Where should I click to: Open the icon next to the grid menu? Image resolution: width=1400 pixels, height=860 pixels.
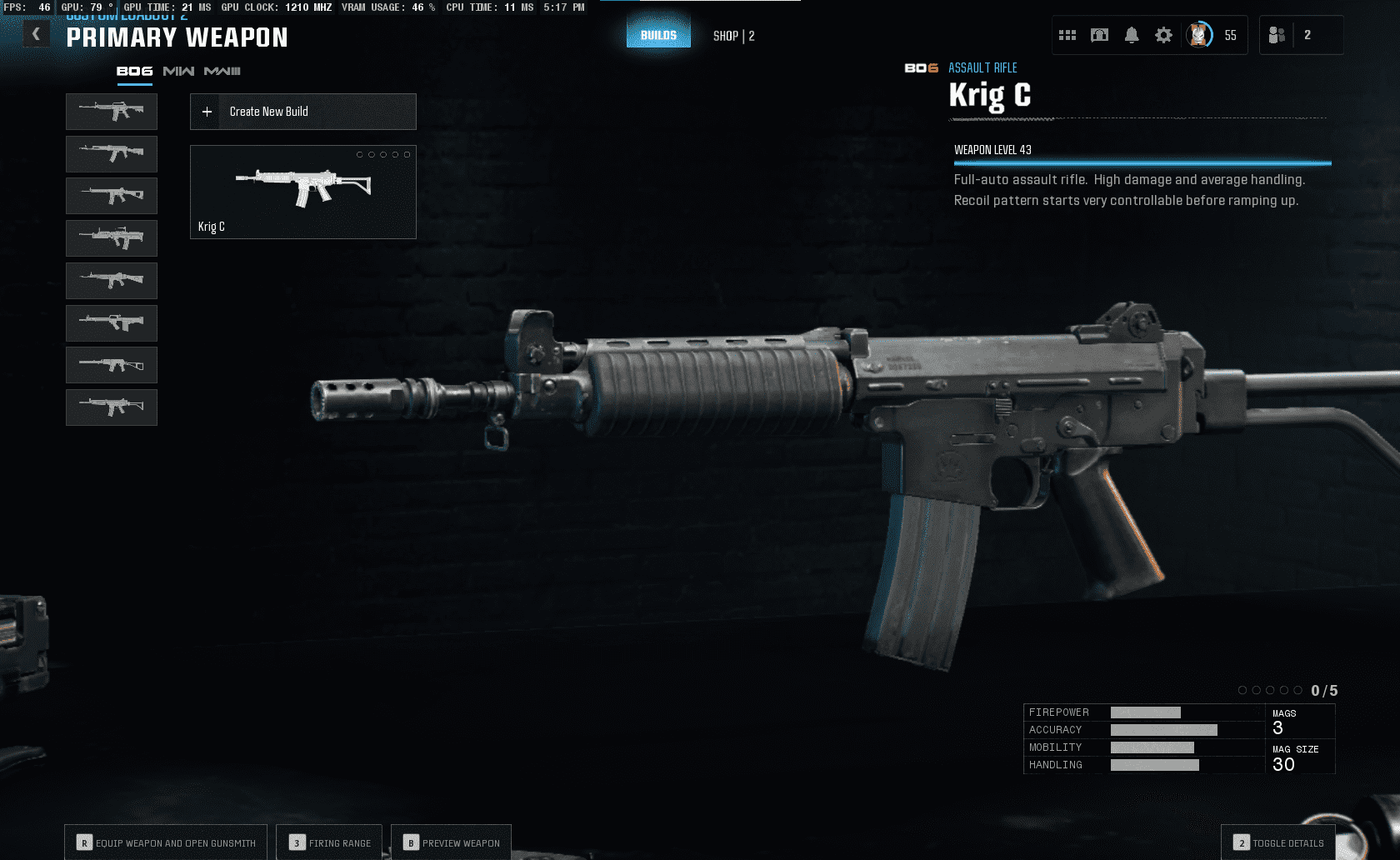1100,35
